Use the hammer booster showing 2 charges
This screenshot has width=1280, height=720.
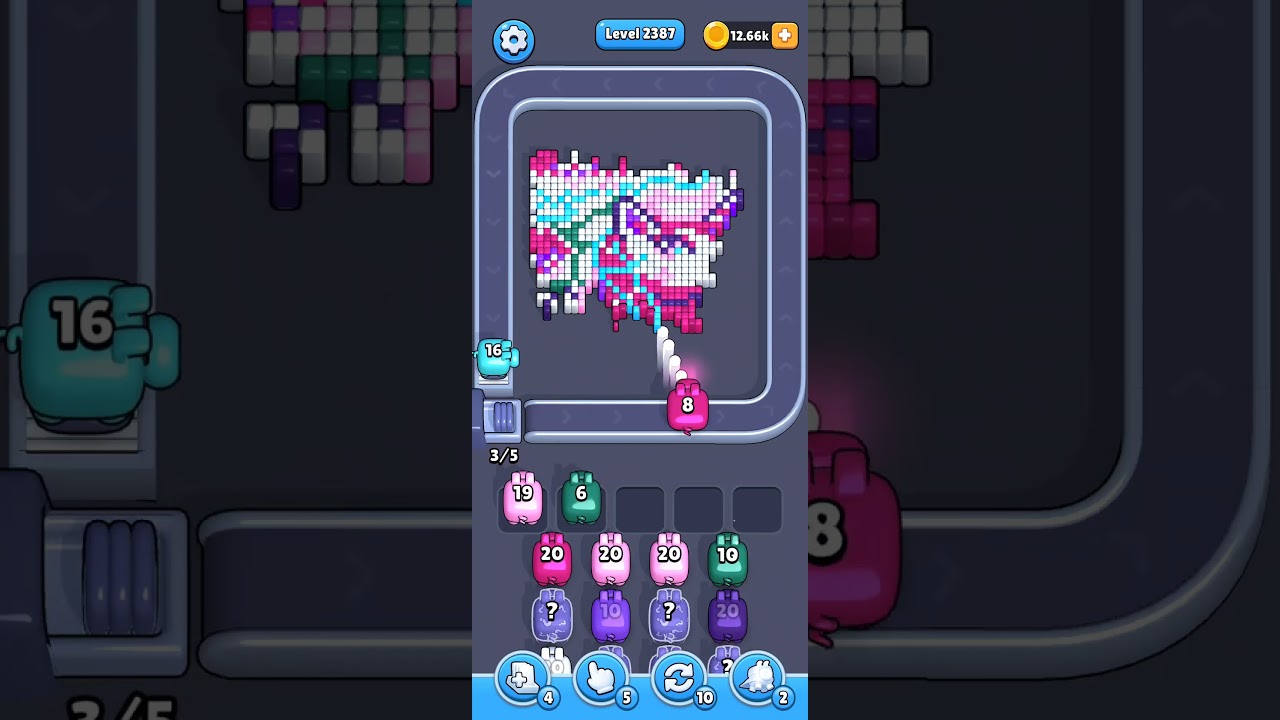758,678
